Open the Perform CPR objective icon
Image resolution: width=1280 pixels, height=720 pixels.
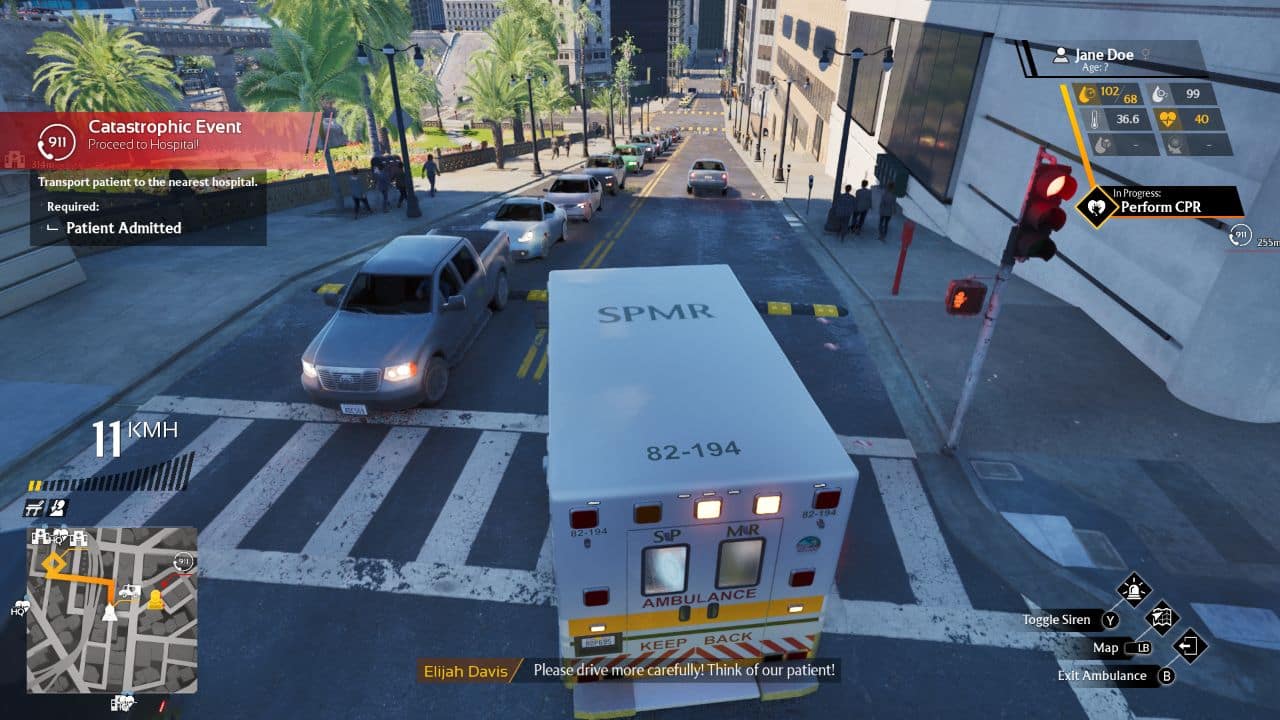tap(1095, 205)
